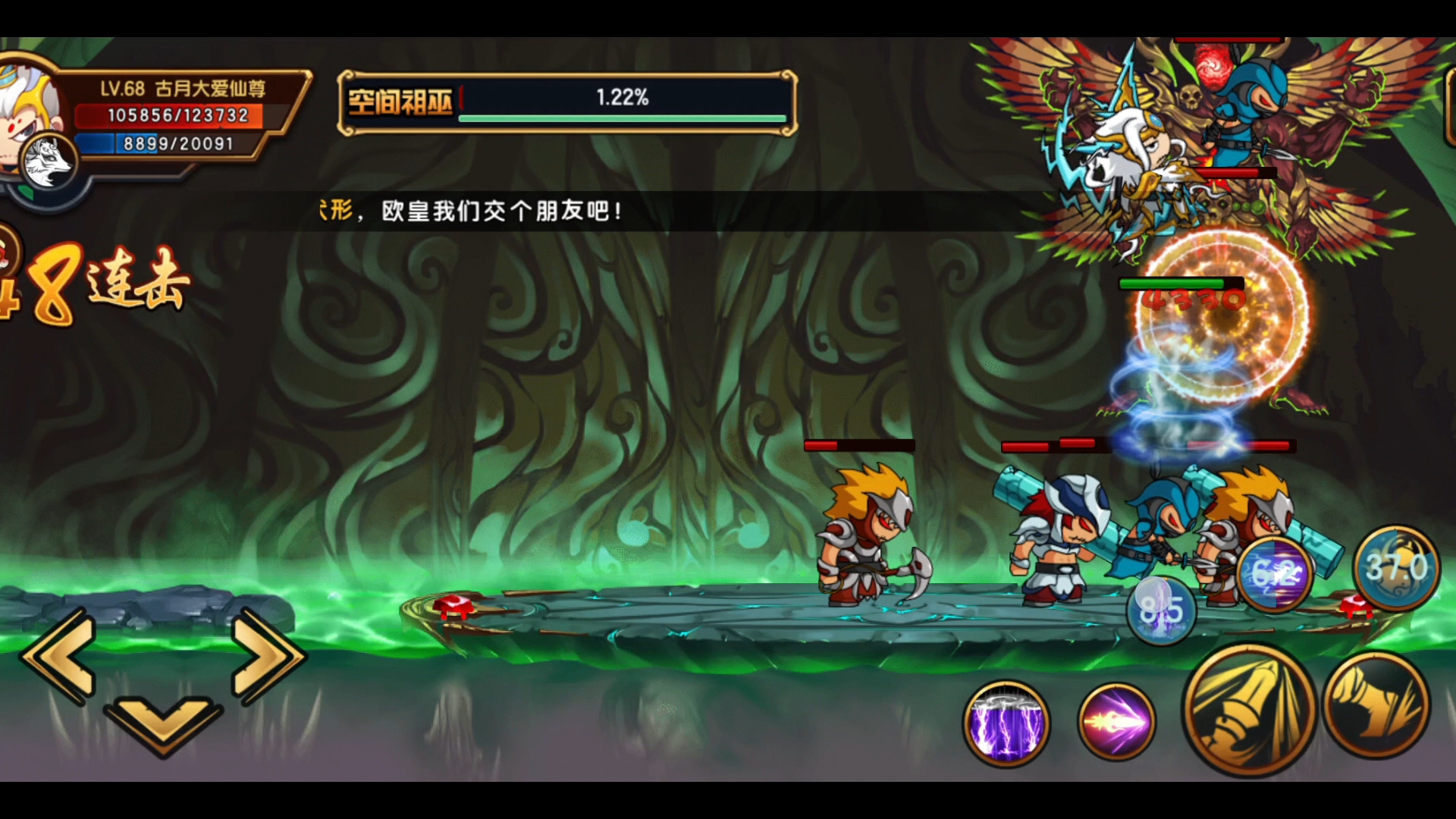Click the white wolf pet icon
Viewport: 1456px width, 819px height.
(47, 163)
